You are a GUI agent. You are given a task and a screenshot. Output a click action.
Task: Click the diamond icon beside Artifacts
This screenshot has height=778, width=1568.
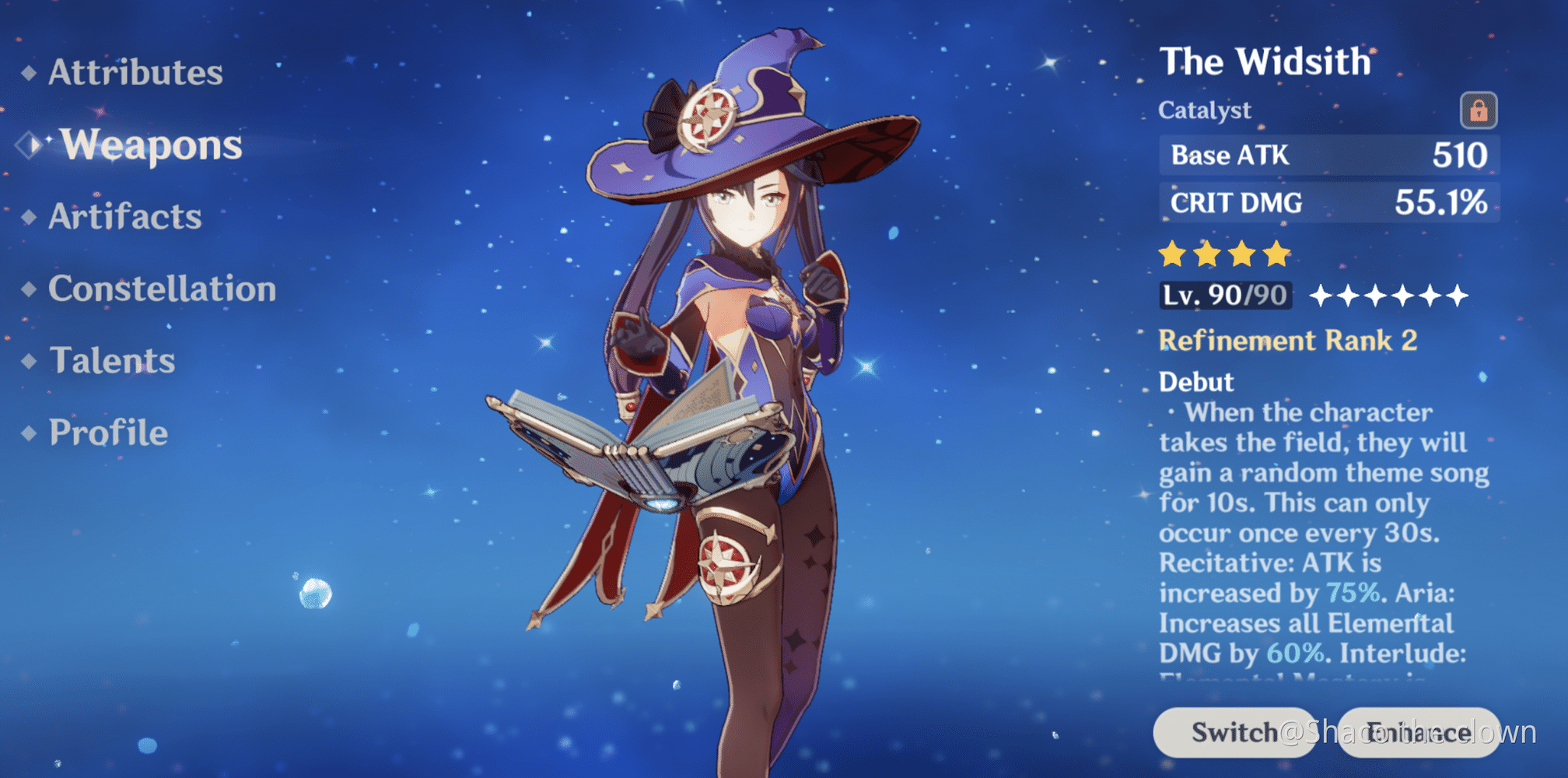tap(30, 218)
